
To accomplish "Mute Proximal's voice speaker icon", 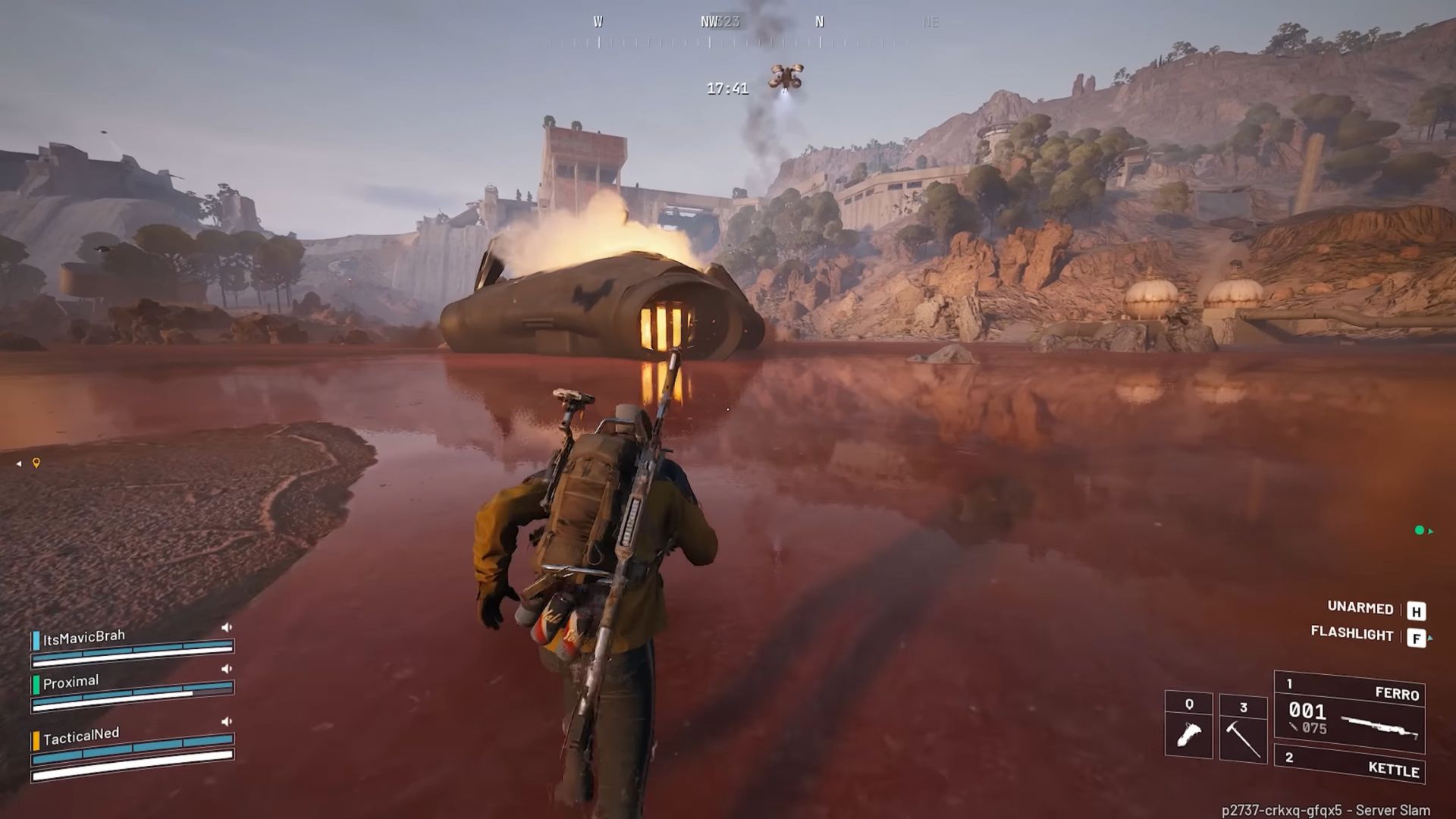I will click(226, 669).
